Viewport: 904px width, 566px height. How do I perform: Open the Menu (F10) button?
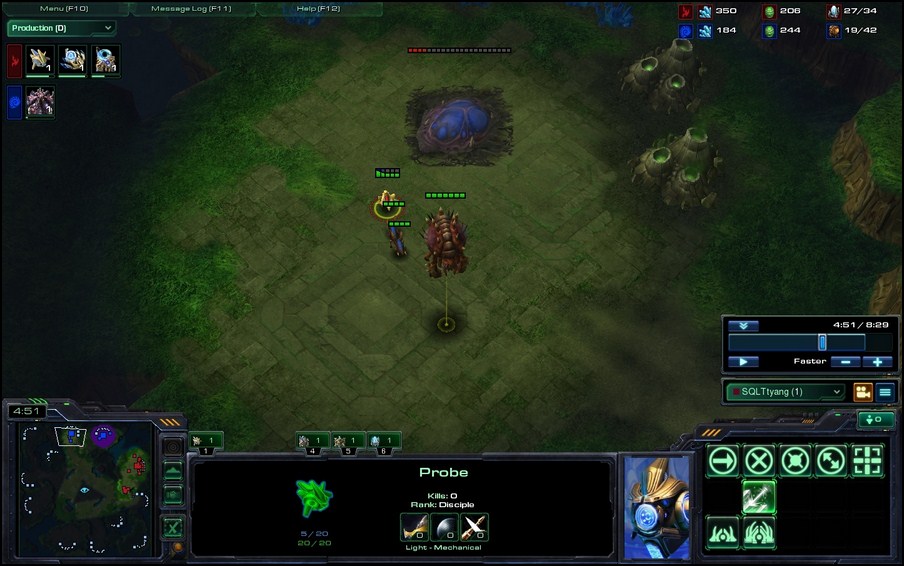(65, 8)
